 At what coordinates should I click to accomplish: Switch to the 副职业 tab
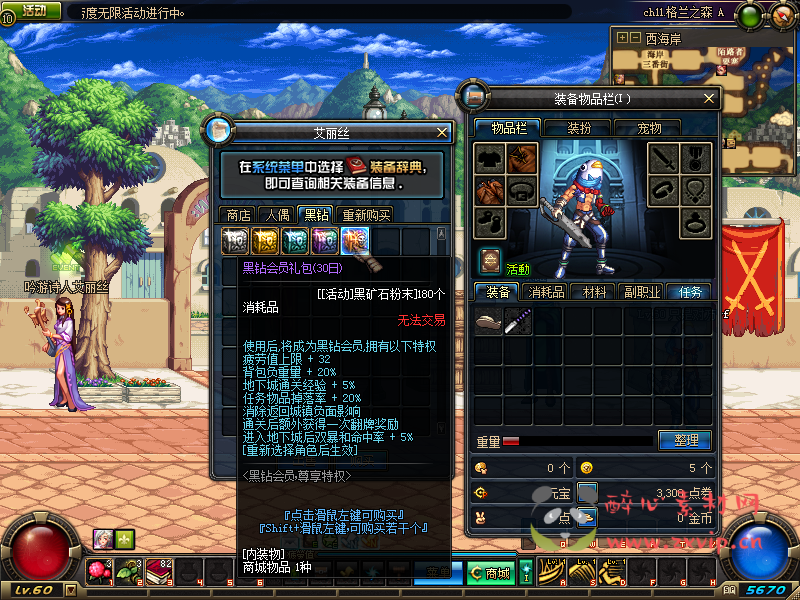[x=642, y=292]
